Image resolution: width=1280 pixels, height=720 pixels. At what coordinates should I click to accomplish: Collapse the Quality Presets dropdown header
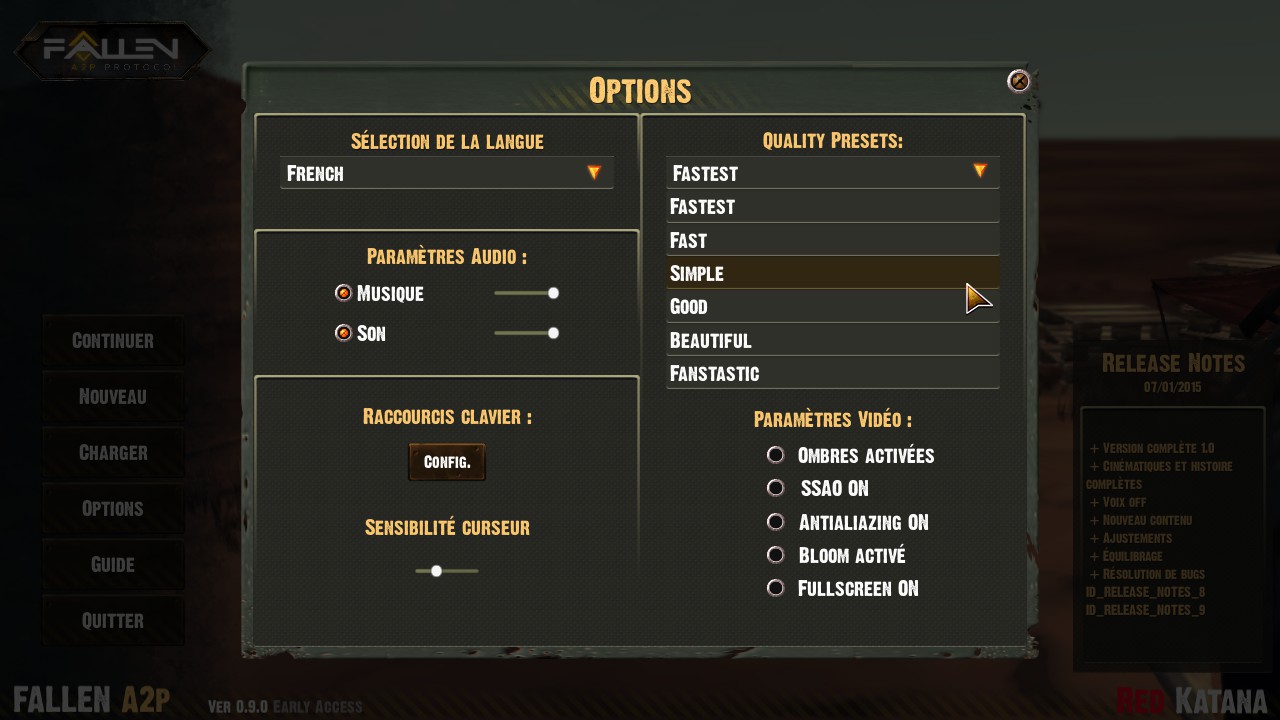tap(832, 173)
